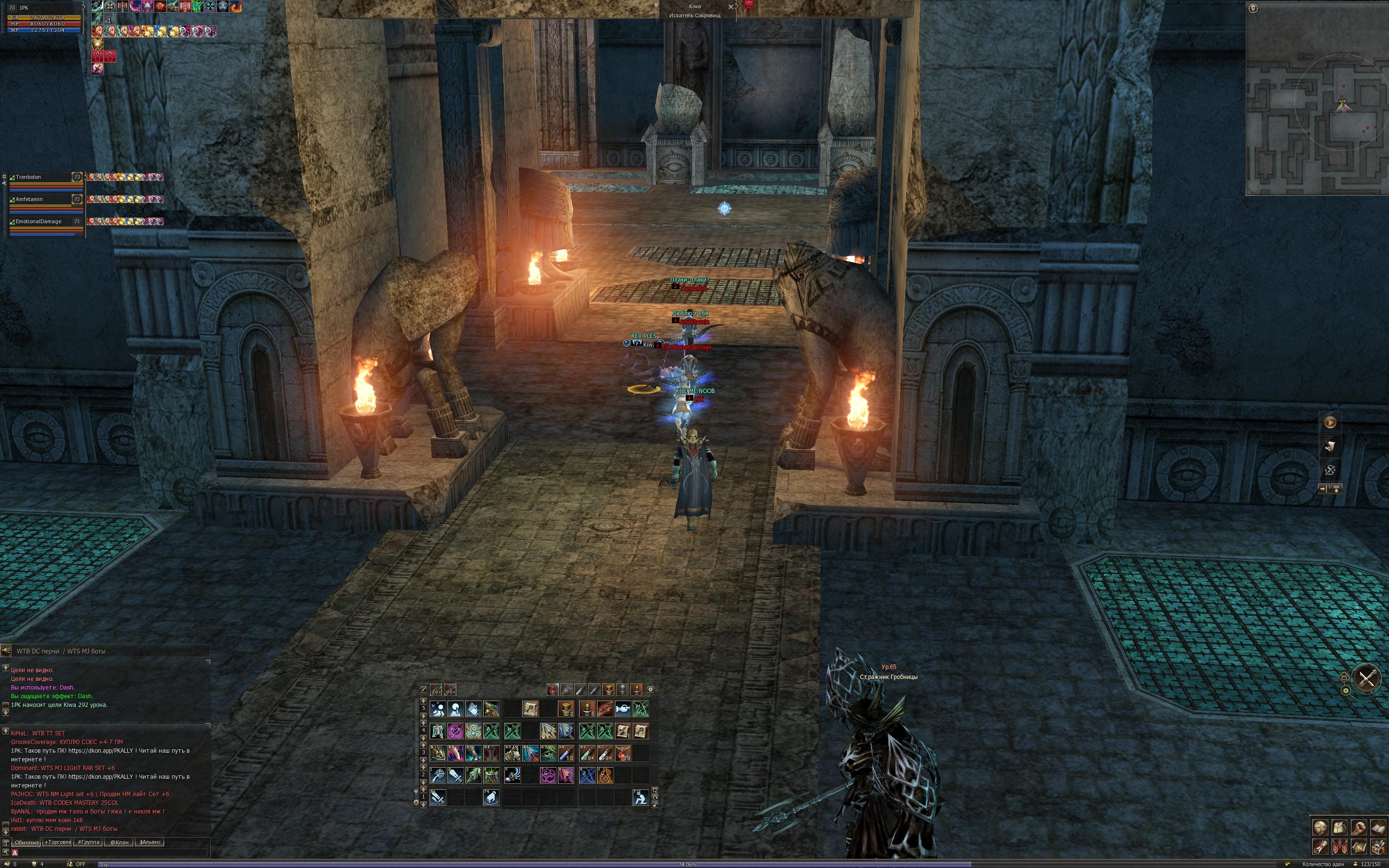
Task: Target party member EmotionalDamage
Action: [x=40, y=222]
